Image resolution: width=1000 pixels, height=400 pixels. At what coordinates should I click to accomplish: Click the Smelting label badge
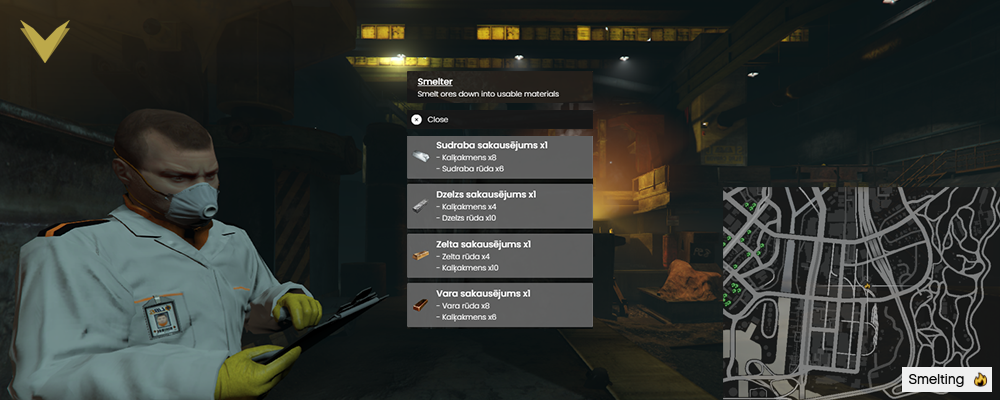point(946,380)
